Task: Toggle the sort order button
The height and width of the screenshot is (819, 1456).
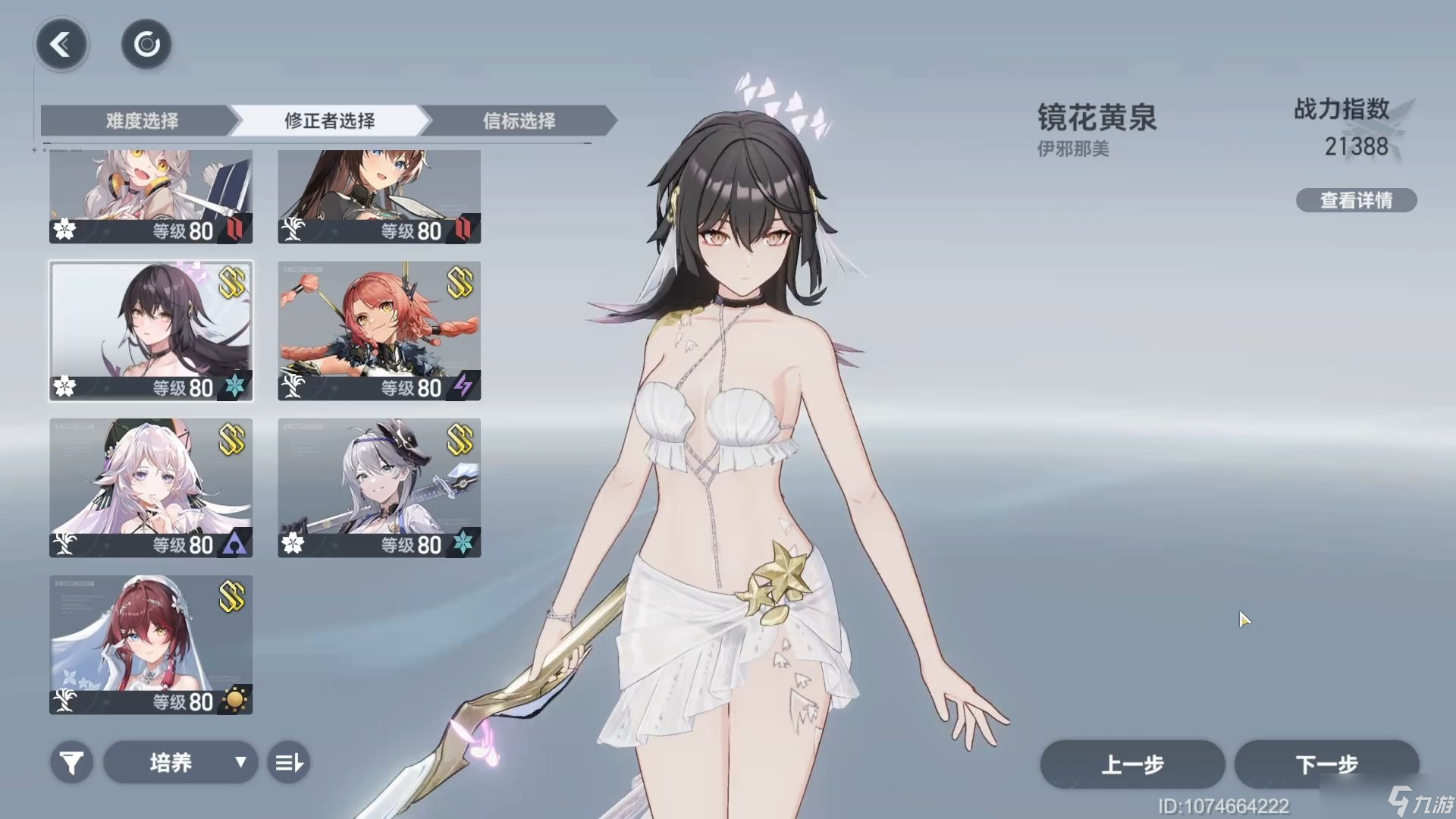Action: click(289, 762)
